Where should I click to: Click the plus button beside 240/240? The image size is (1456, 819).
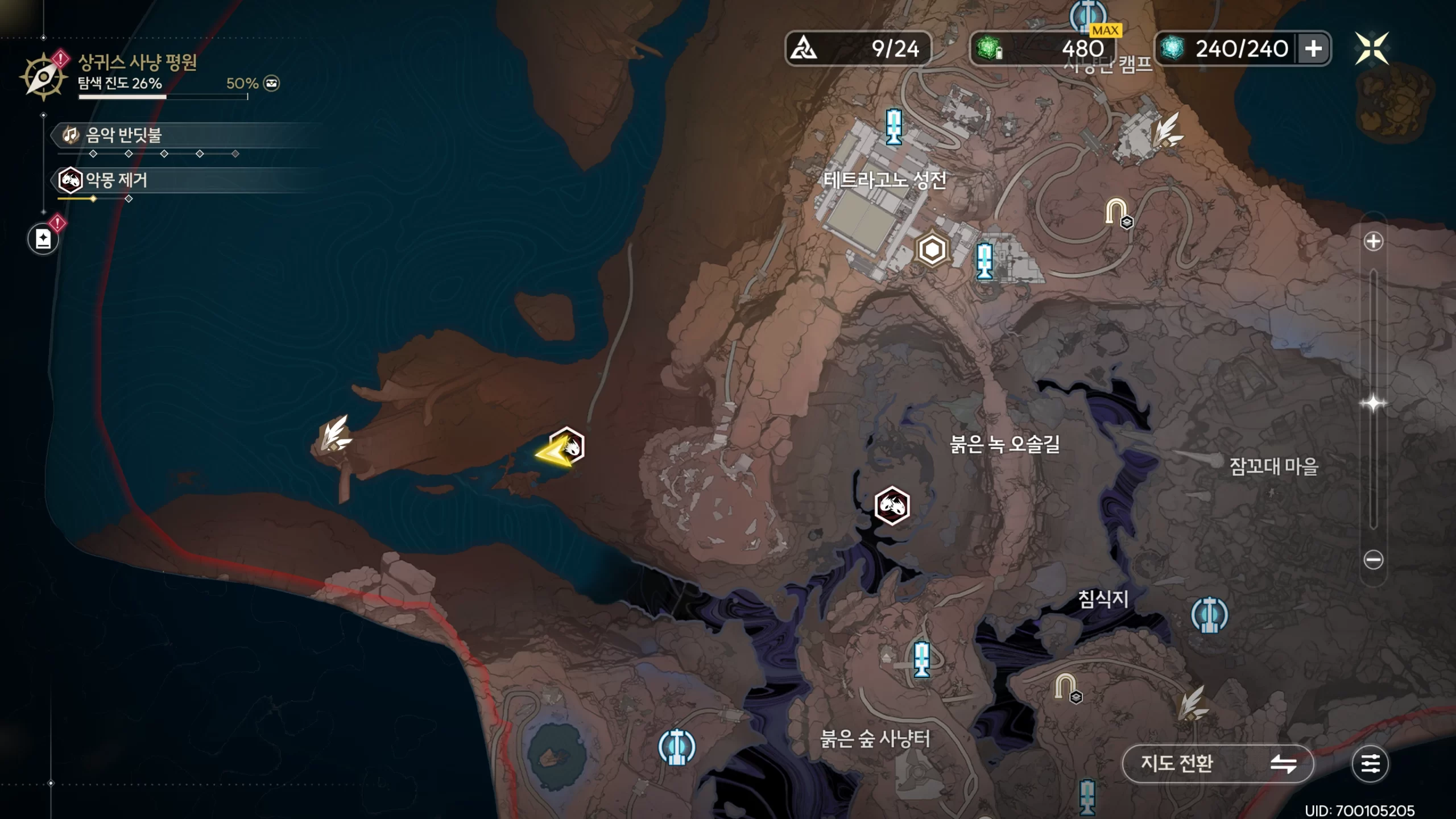click(1313, 49)
